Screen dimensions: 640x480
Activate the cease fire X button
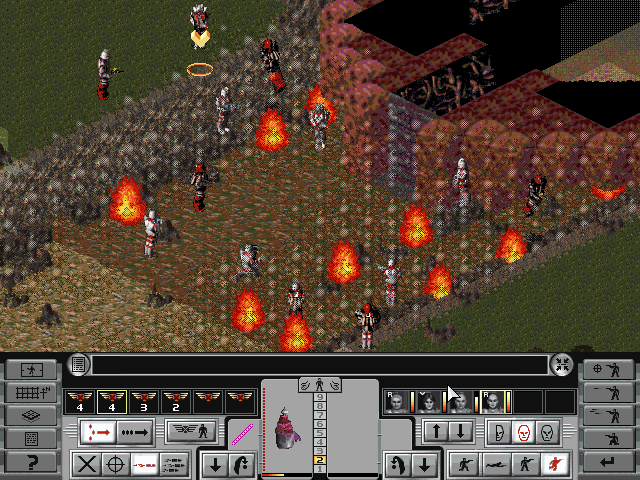87,464
